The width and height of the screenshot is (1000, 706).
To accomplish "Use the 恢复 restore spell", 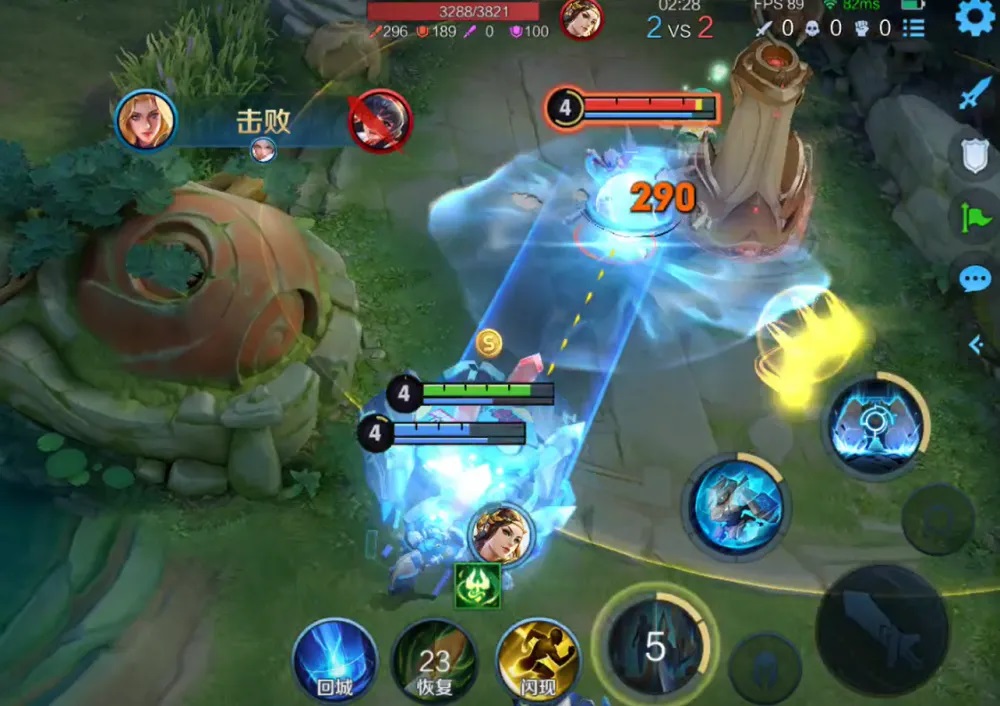I will pos(435,661).
